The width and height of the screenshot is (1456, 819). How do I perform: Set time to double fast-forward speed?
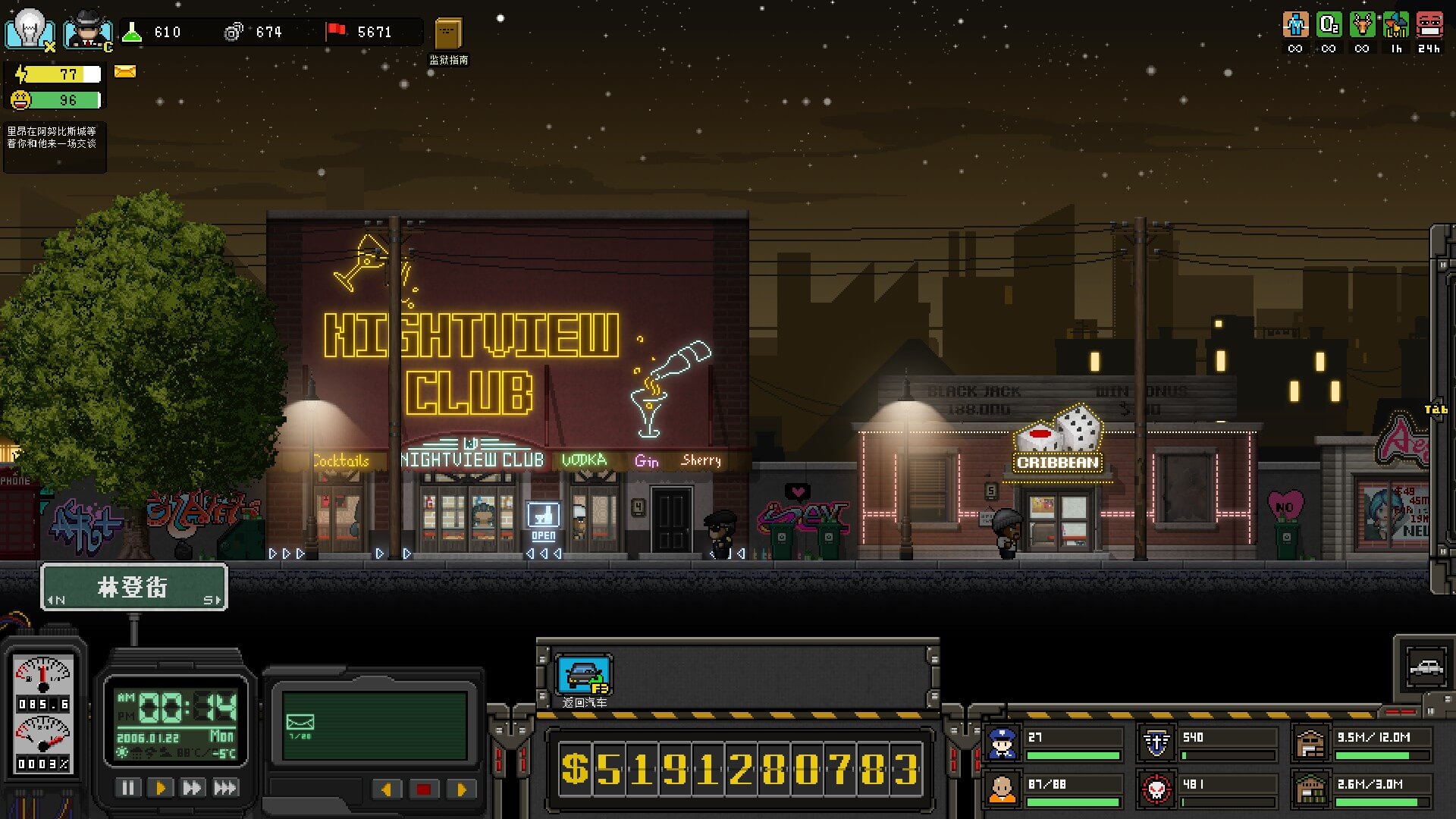[x=192, y=788]
